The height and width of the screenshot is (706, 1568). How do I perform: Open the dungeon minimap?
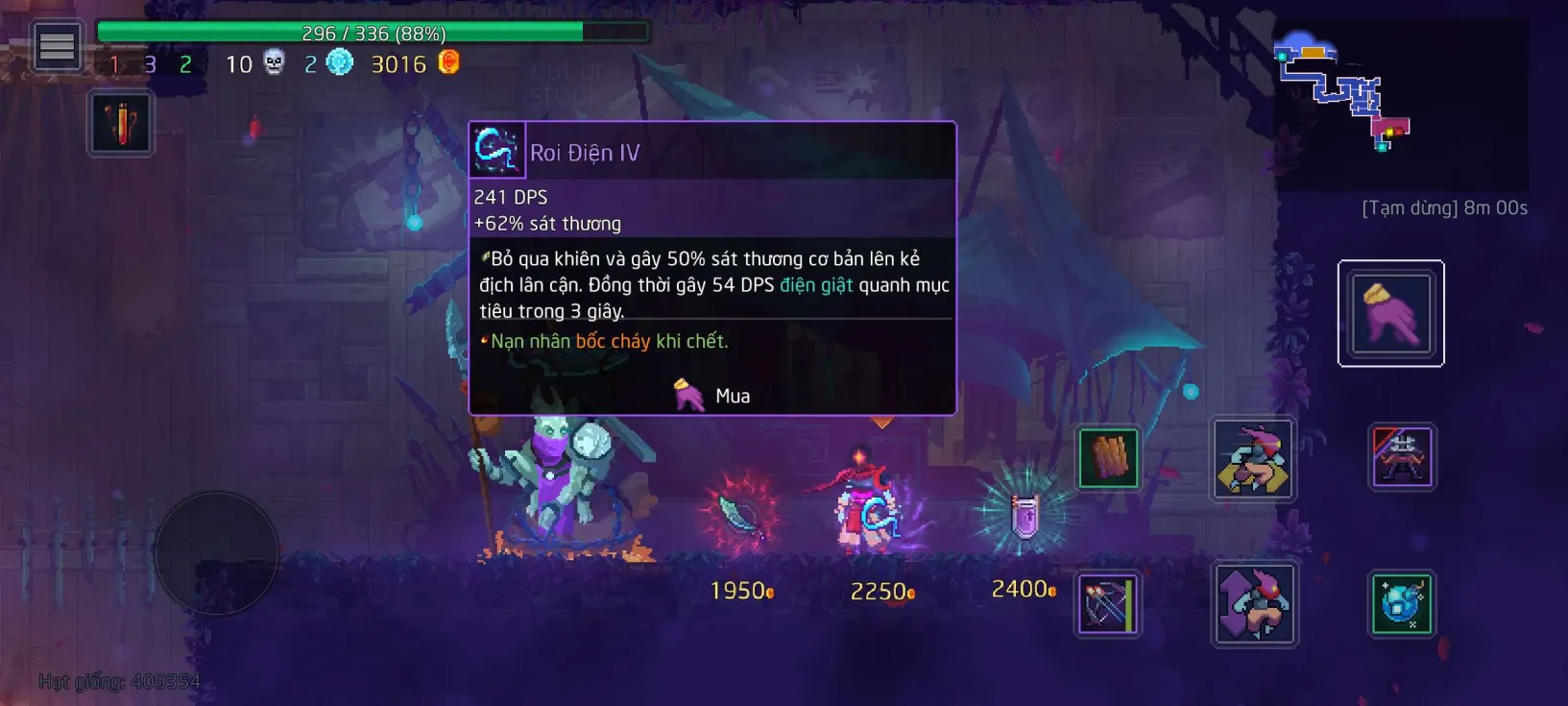pos(1344,97)
